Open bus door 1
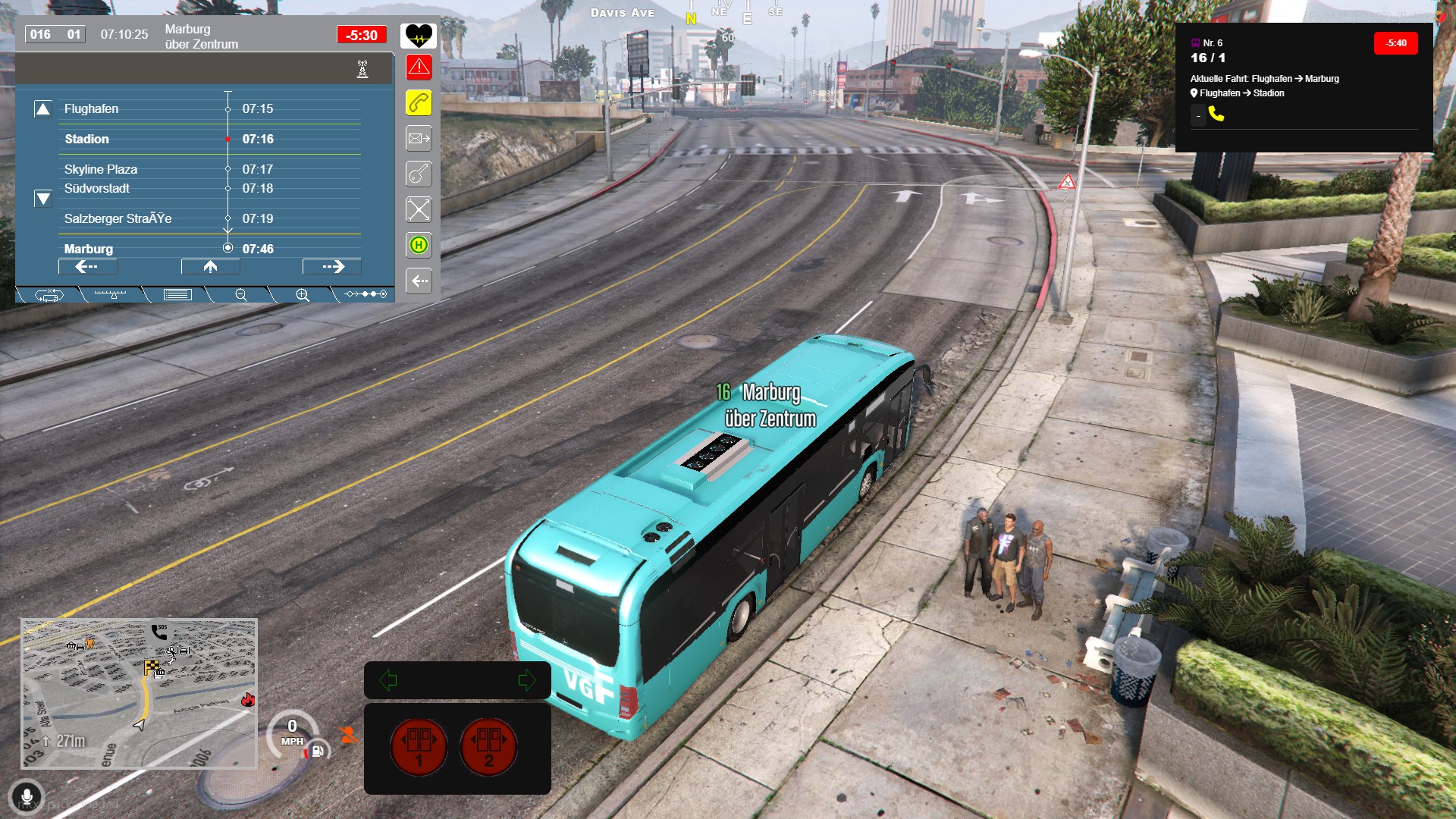Image resolution: width=1456 pixels, height=819 pixels. coord(419,746)
